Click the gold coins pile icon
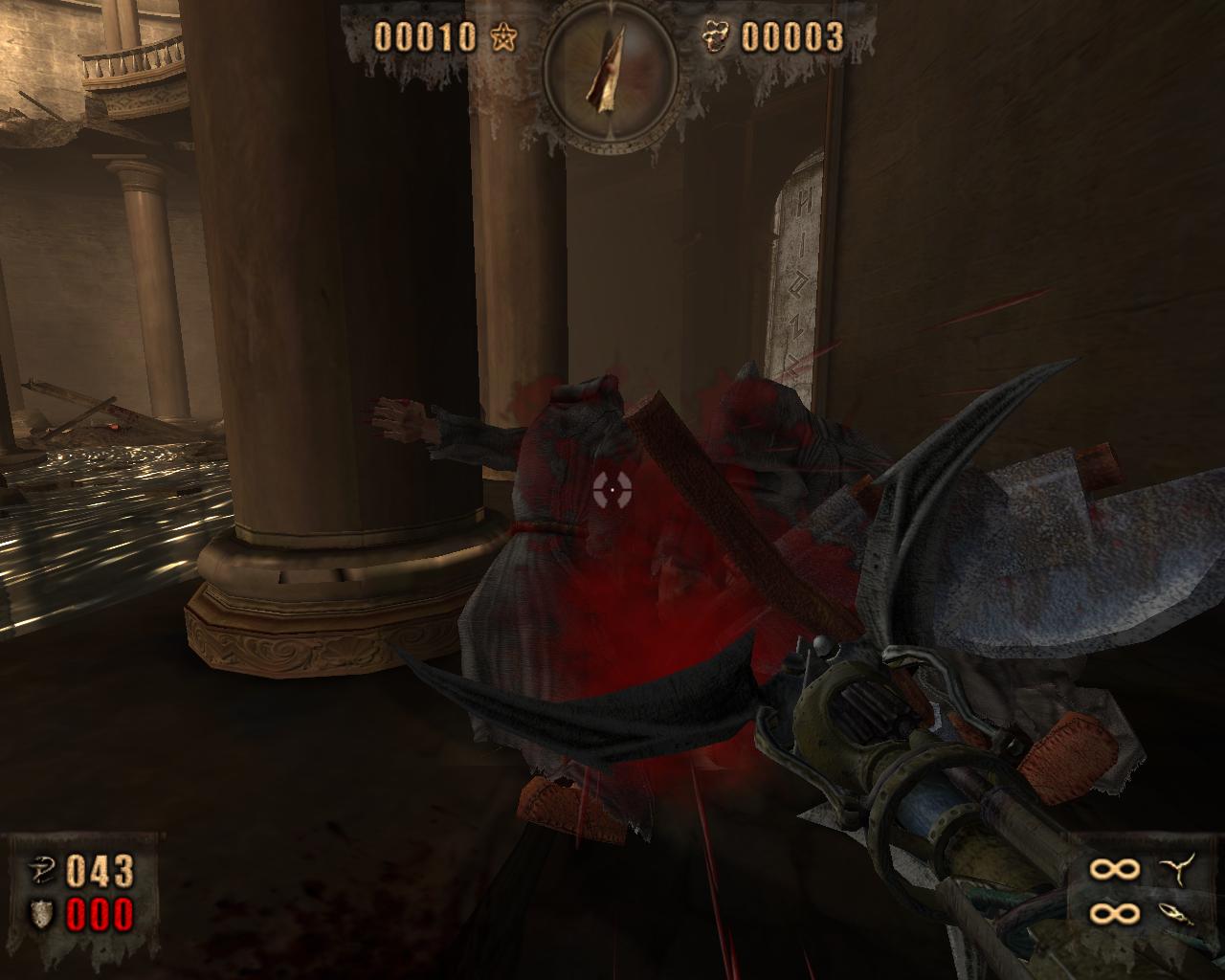The width and height of the screenshot is (1225, 980). [x=714, y=37]
